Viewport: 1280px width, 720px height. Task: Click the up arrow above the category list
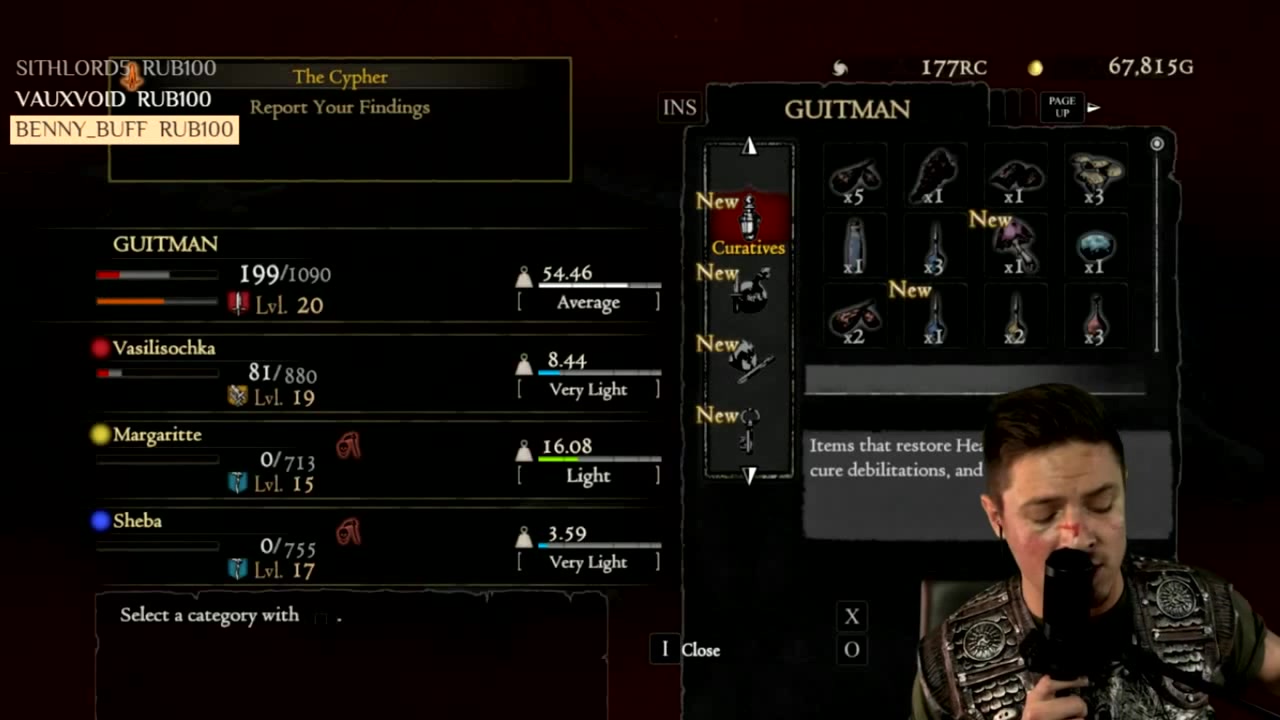(x=749, y=147)
